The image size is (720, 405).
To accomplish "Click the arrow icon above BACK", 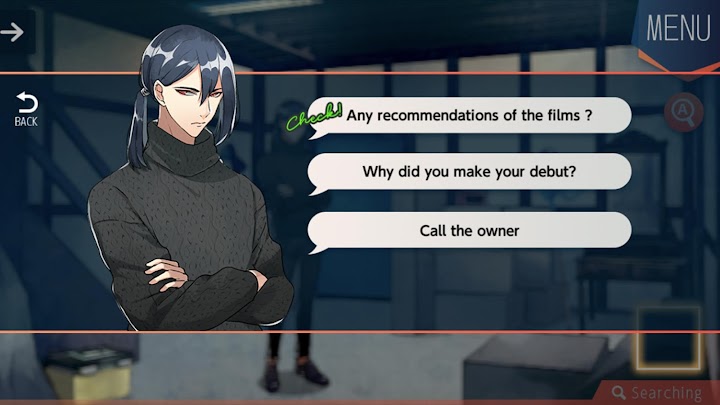I will point(13,32).
